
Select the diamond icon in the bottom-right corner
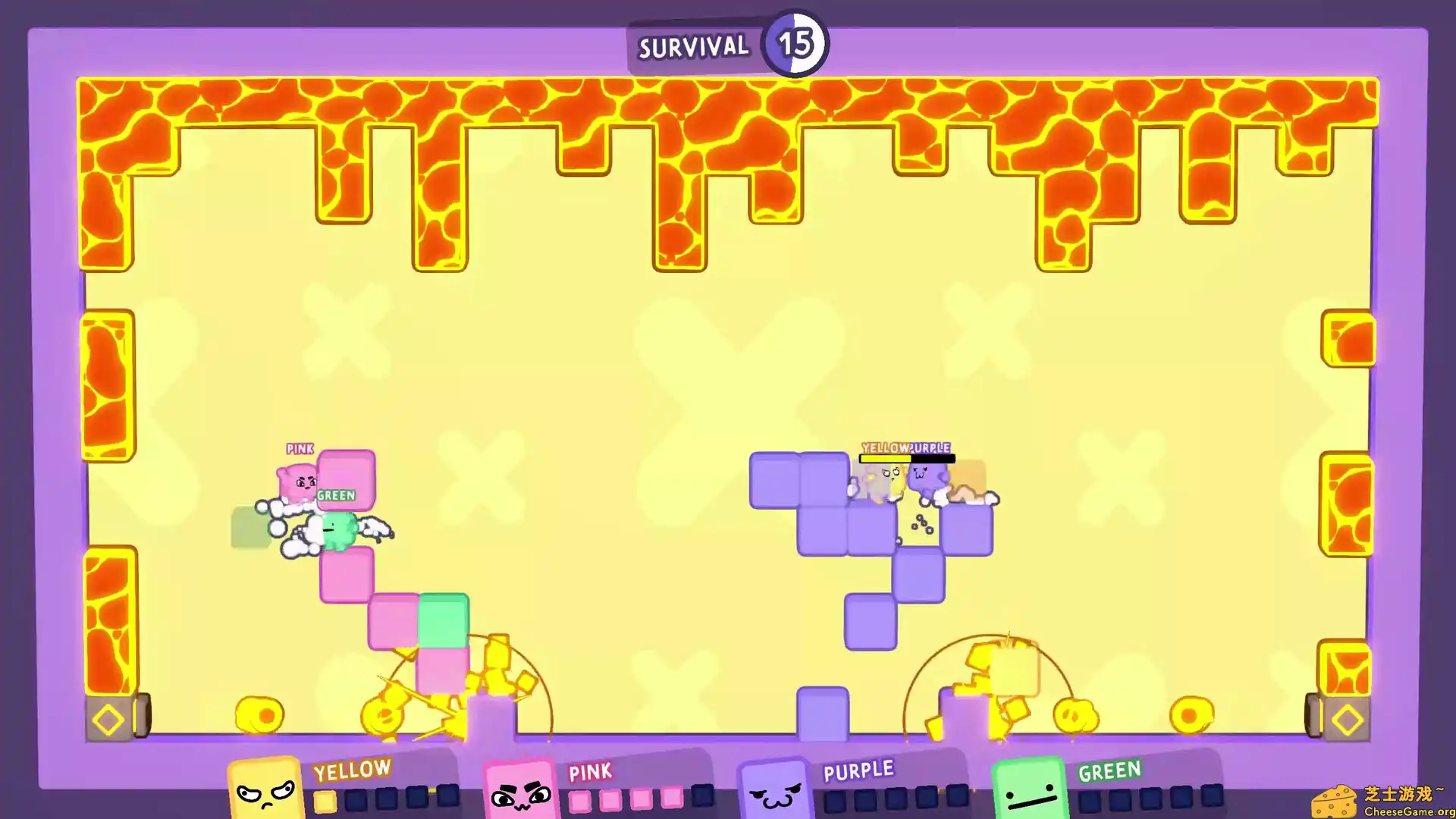point(1348,719)
